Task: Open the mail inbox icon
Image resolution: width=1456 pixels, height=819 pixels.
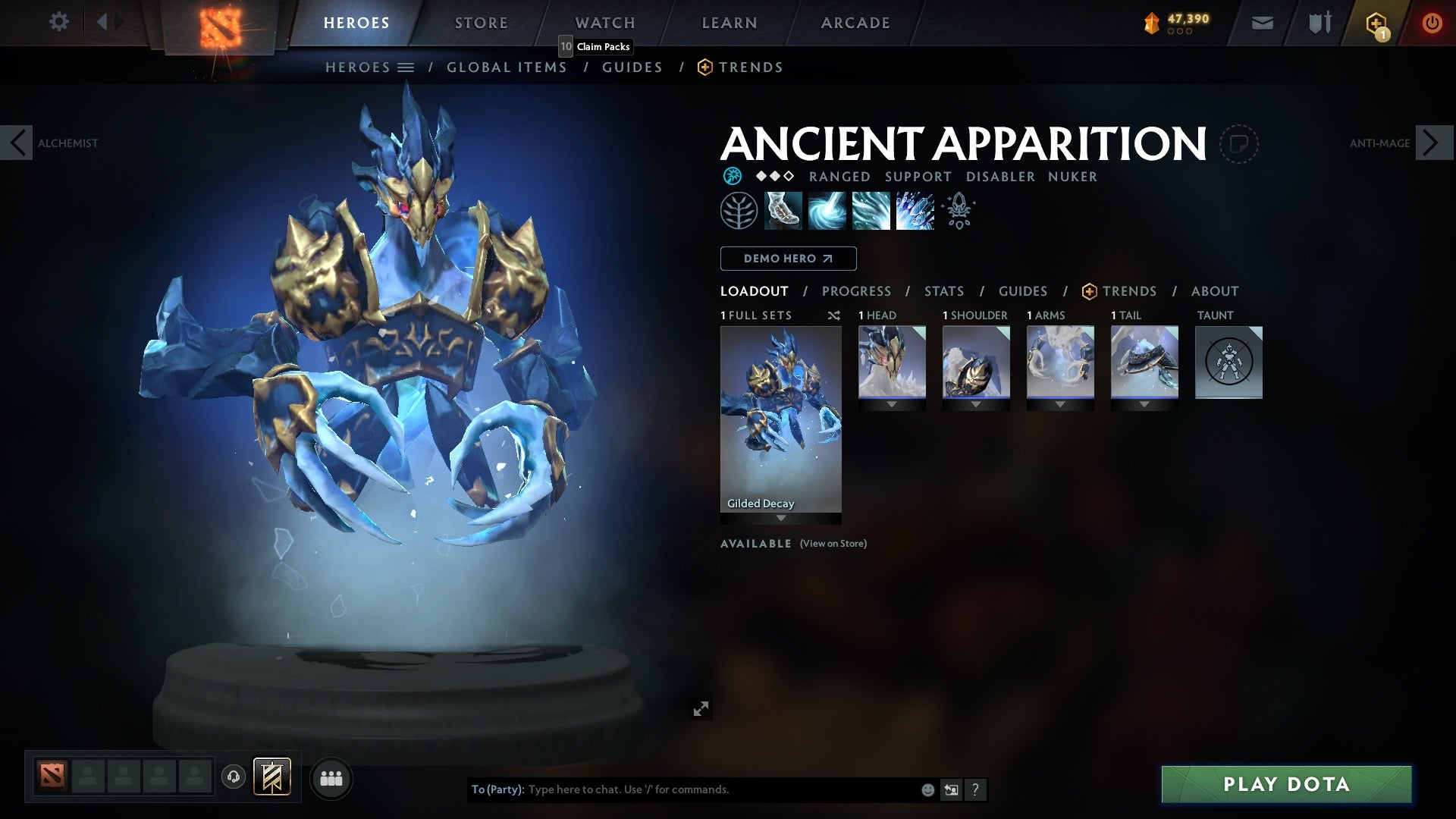Action: point(1261,22)
